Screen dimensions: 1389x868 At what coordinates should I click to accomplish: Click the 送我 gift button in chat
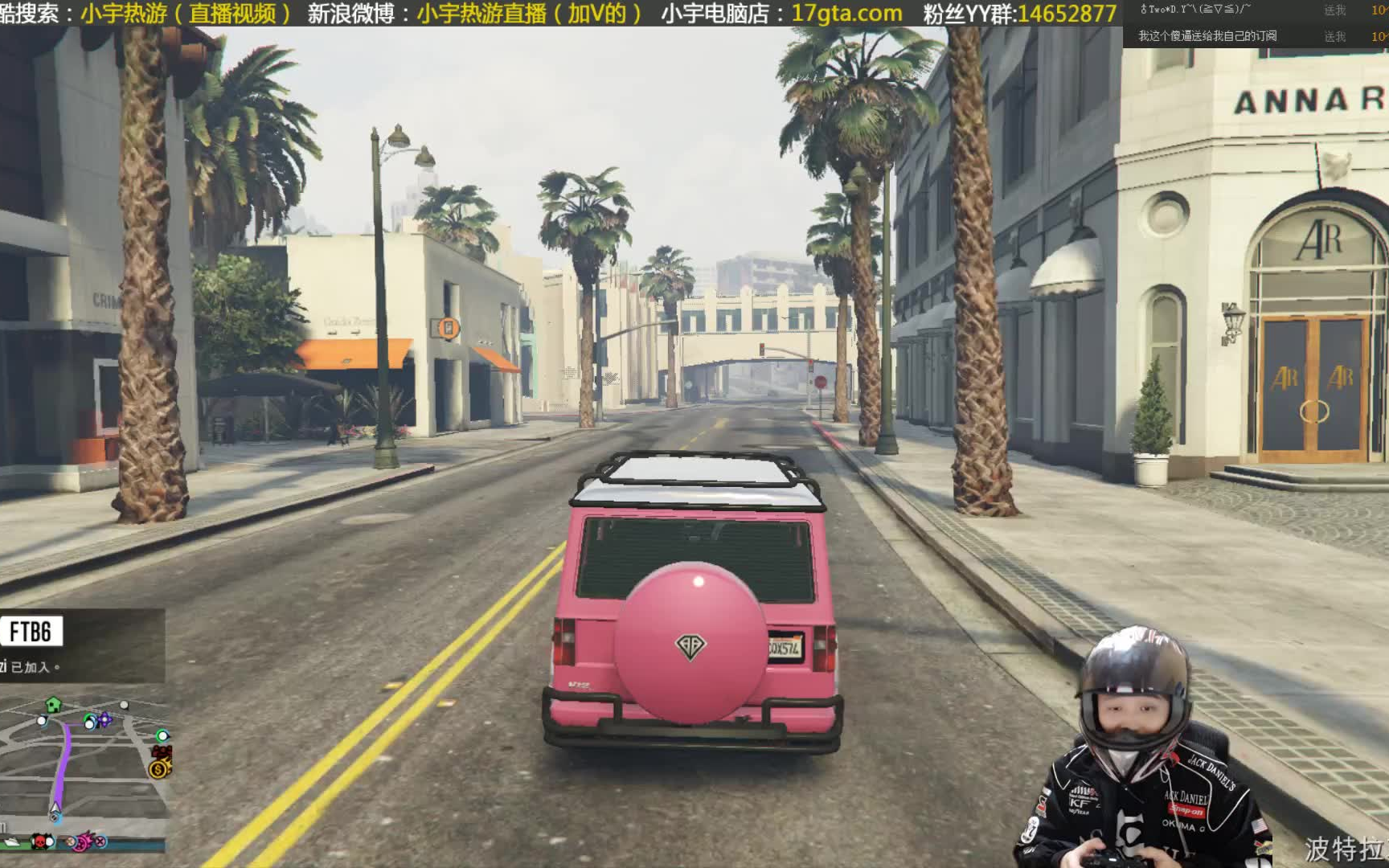point(1334,12)
